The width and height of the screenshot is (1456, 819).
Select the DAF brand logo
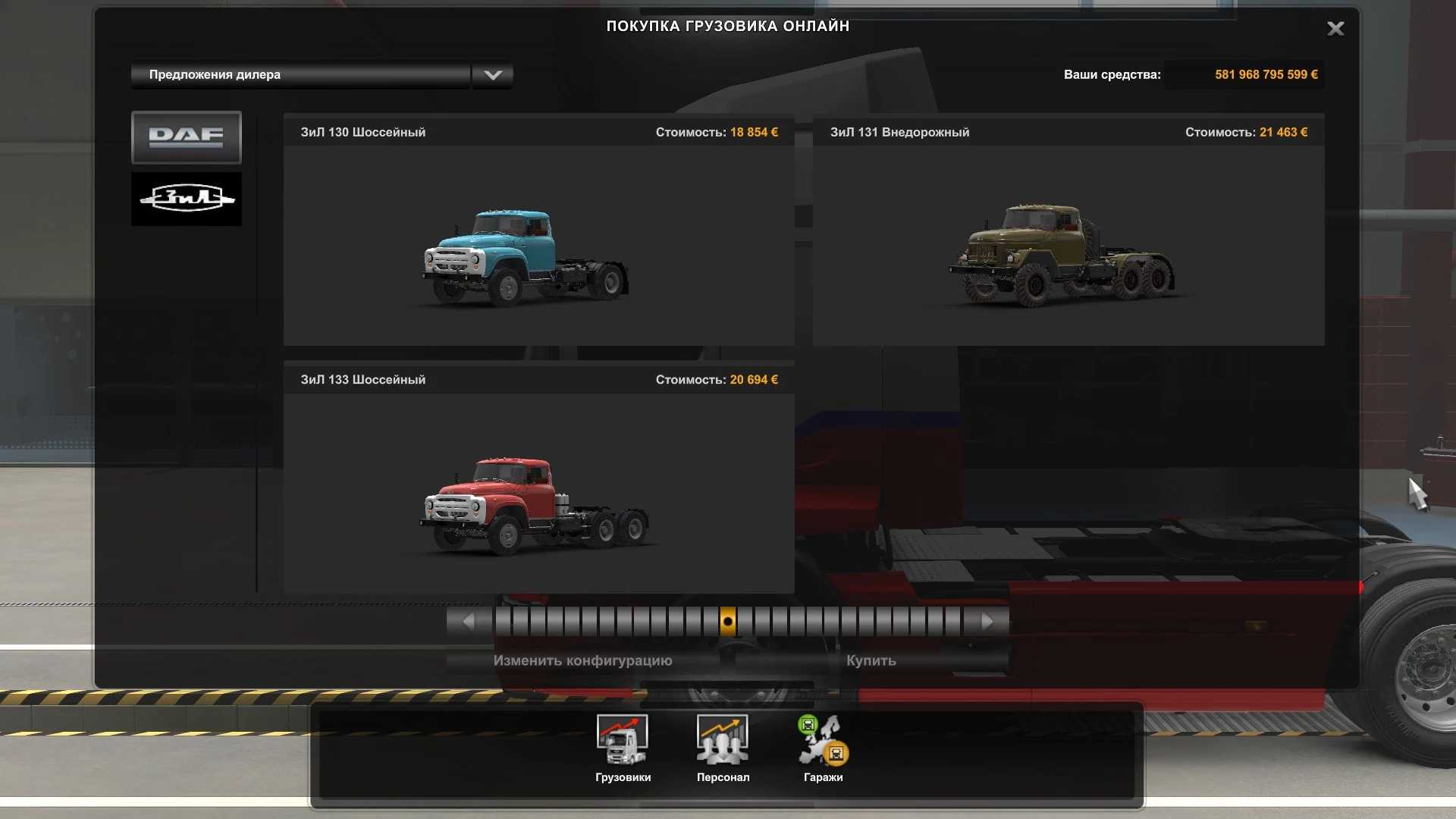click(x=187, y=137)
